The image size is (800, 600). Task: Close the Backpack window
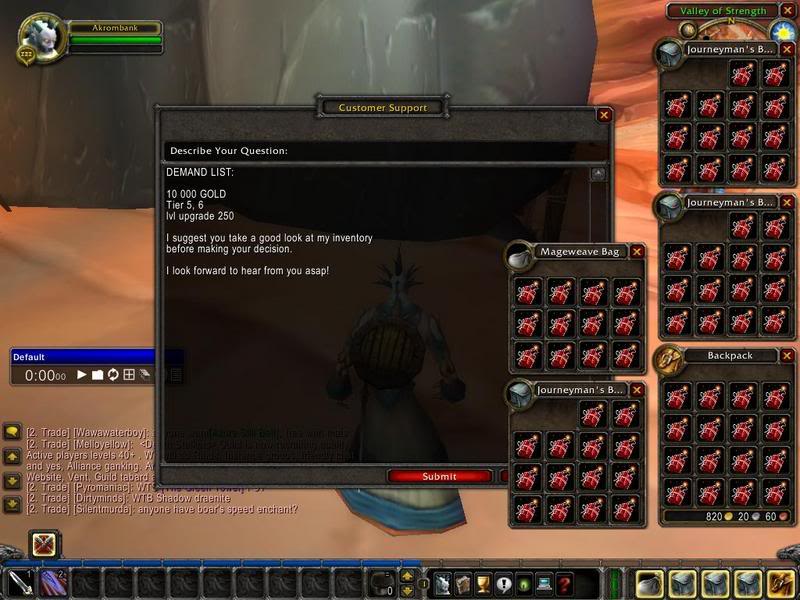coord(786,355)
